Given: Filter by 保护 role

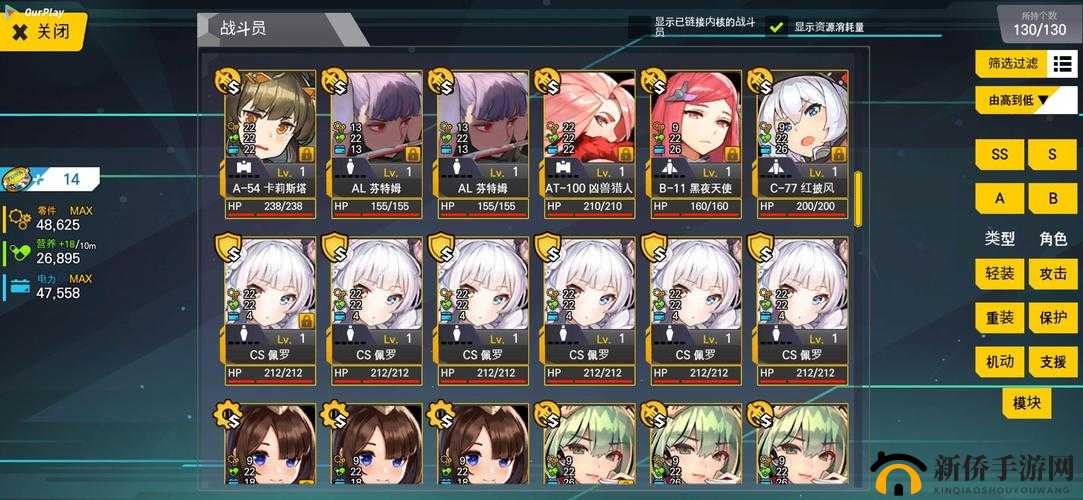Looking at the screenshot, I should [x=1053, y=318].
